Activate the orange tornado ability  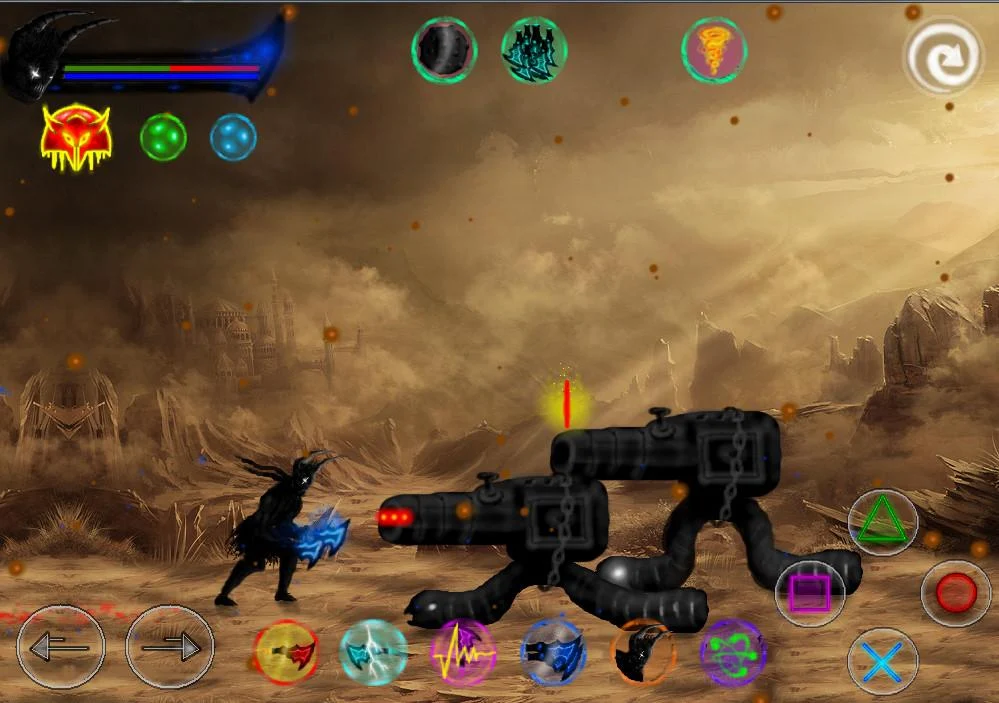coord(715,50)
